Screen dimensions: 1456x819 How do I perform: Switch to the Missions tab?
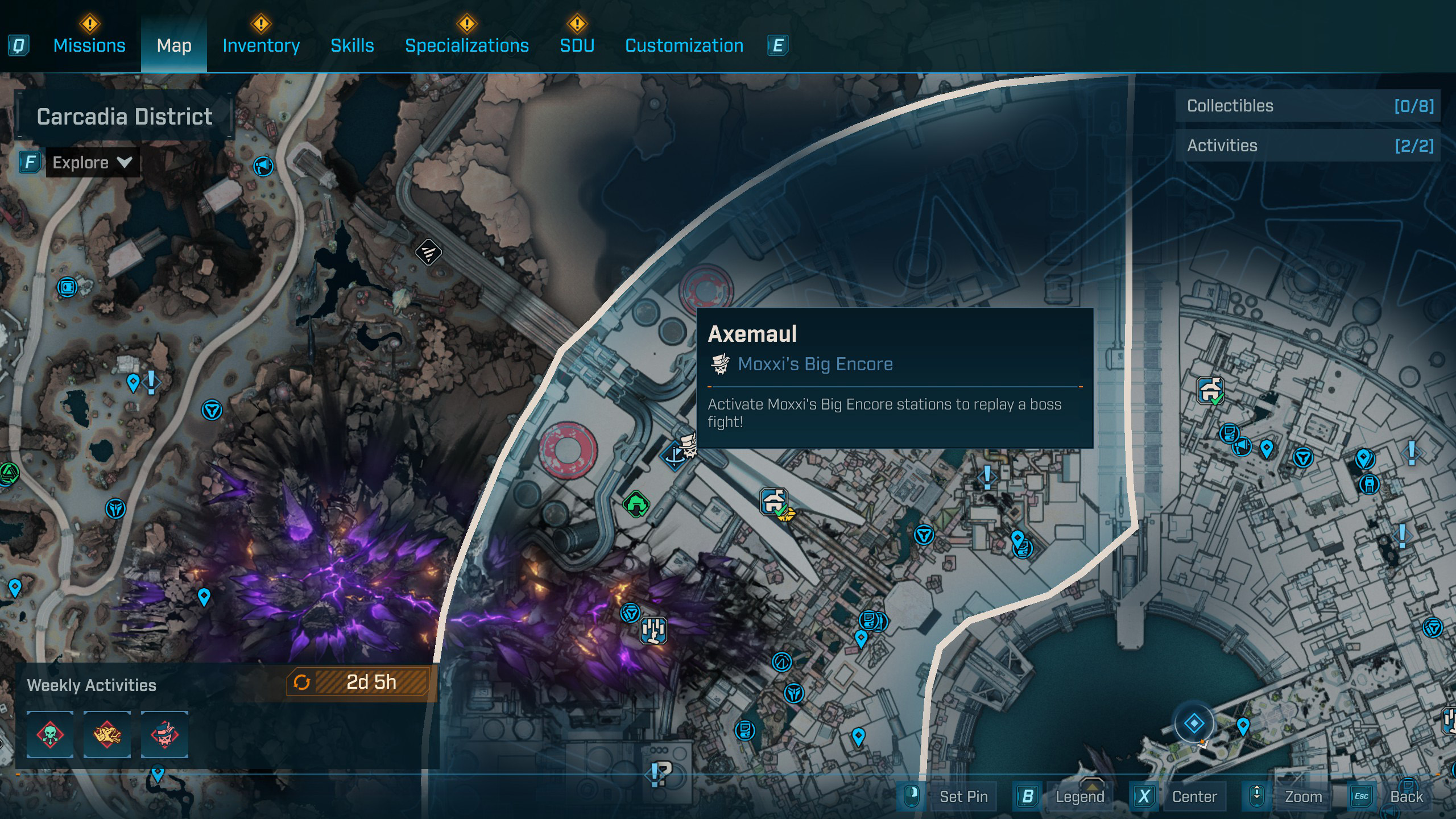(x=89, y=45)
